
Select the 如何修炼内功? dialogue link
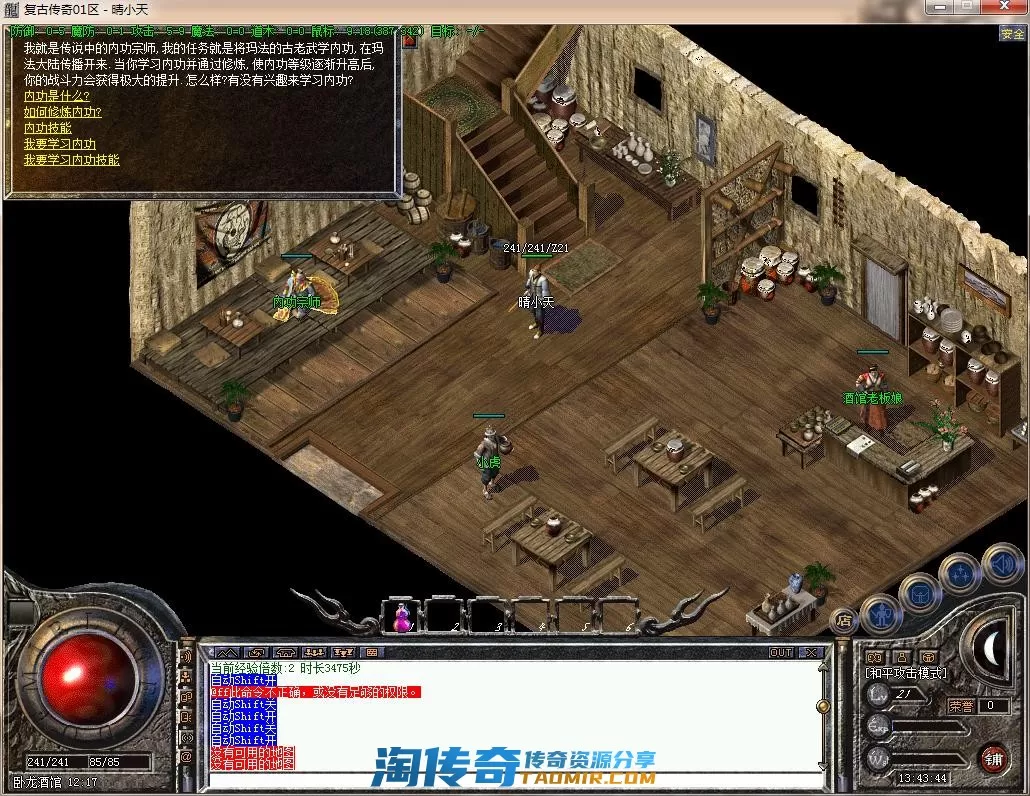pyautogui.click(x=62, y=112)
